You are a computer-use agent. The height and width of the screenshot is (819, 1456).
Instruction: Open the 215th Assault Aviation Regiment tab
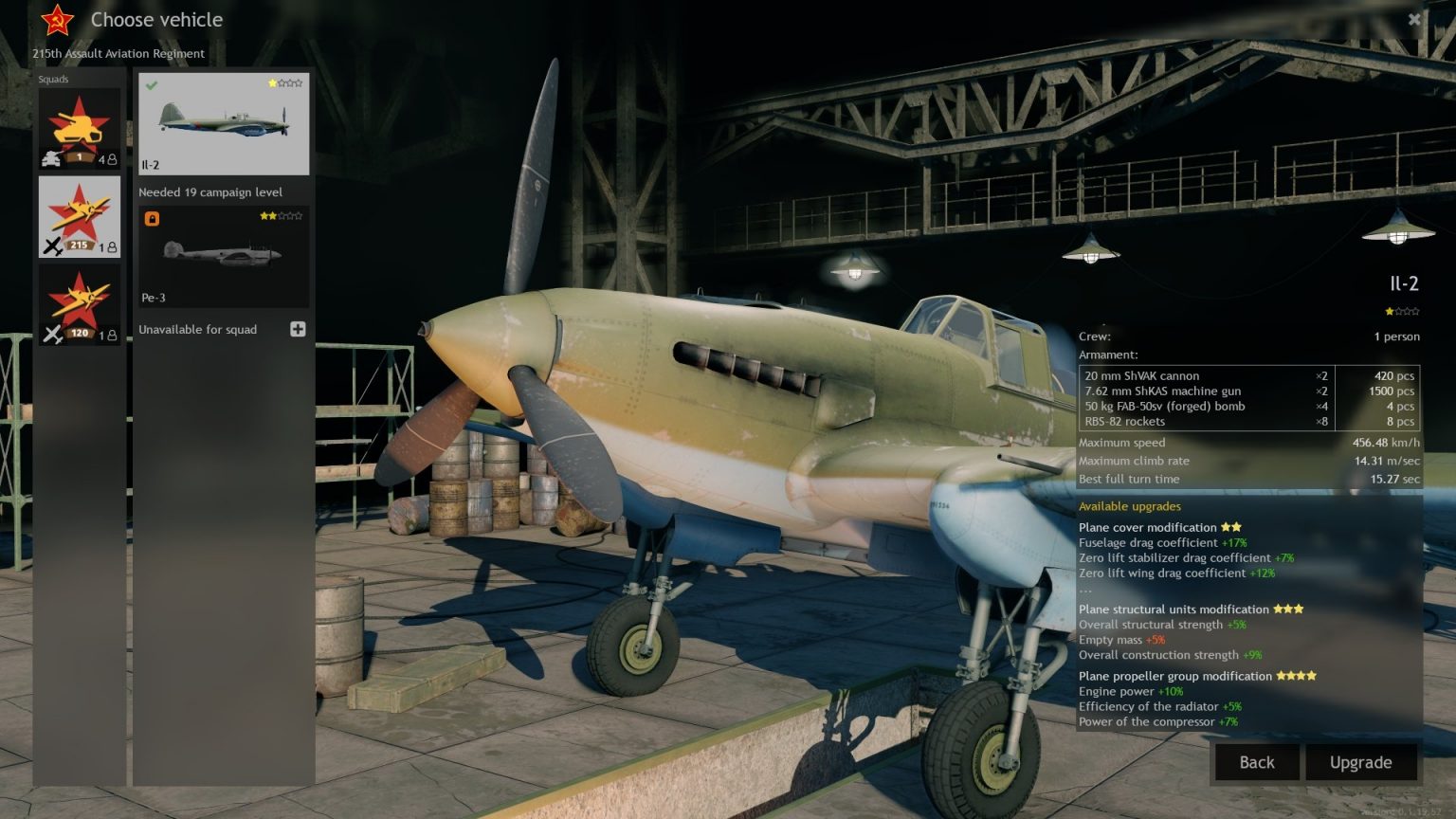coord(118,53)
